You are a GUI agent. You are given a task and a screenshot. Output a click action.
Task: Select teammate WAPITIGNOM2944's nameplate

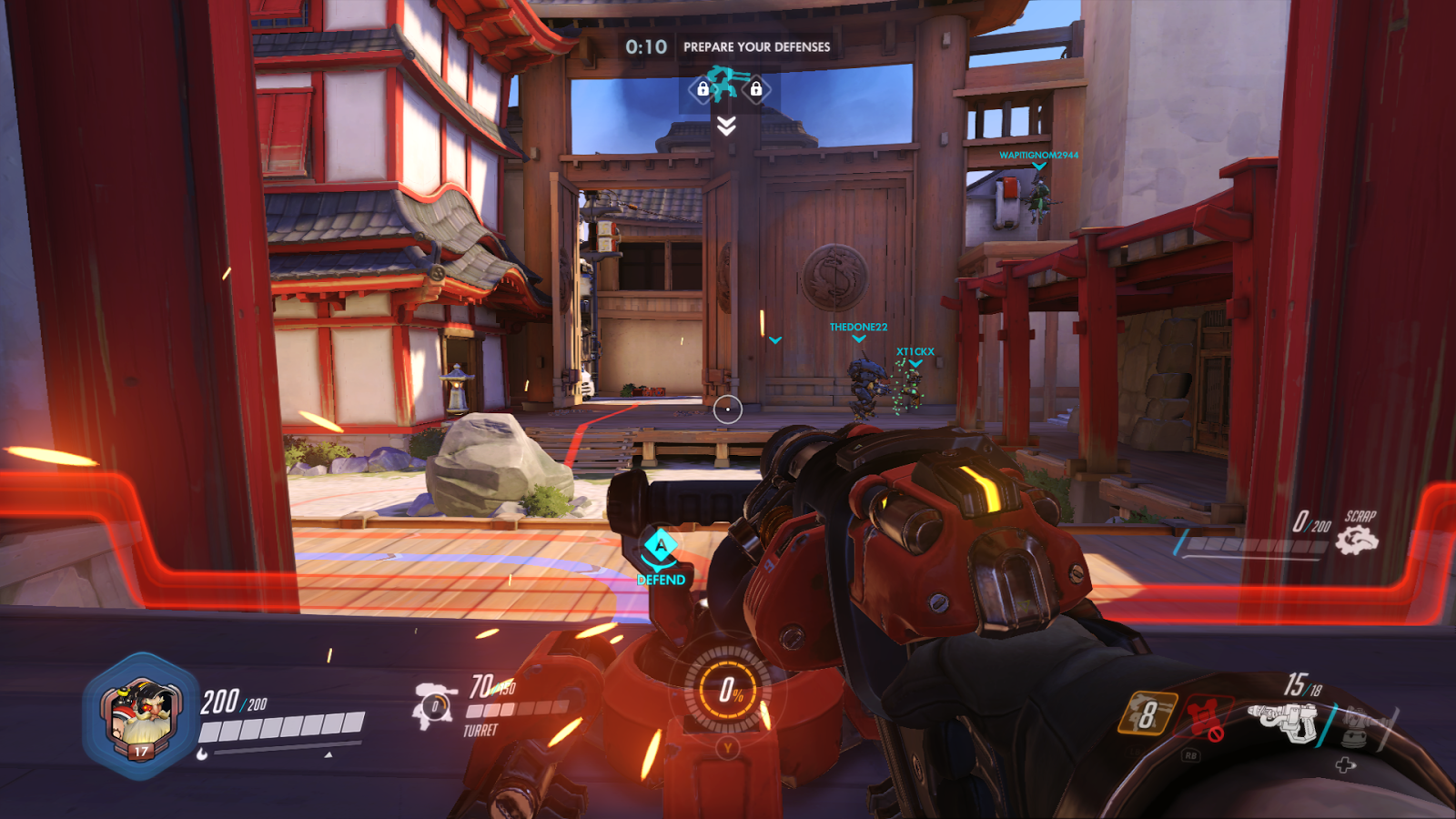tap(1038, 156)
